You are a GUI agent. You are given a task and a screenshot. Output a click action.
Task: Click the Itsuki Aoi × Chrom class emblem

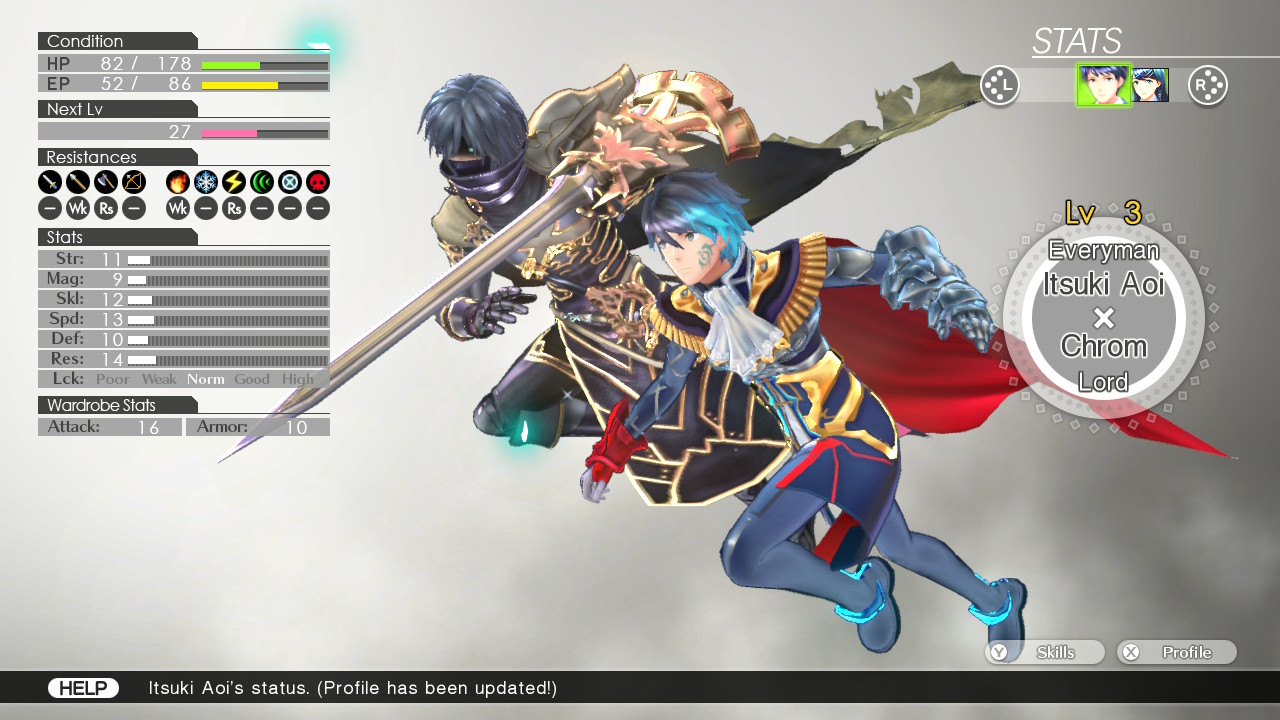click(x=1103, y=318)
